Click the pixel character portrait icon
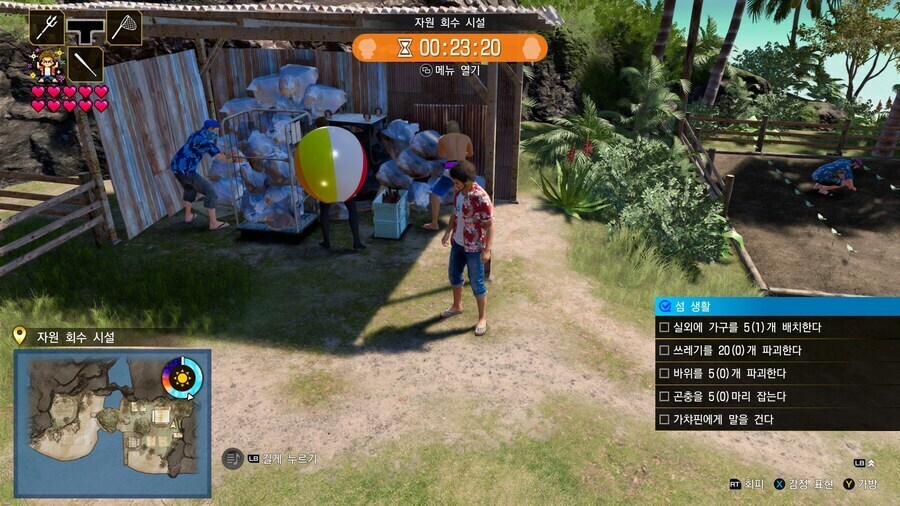The height and width of the screenshot is (506, 900). (x=46, y=65)
